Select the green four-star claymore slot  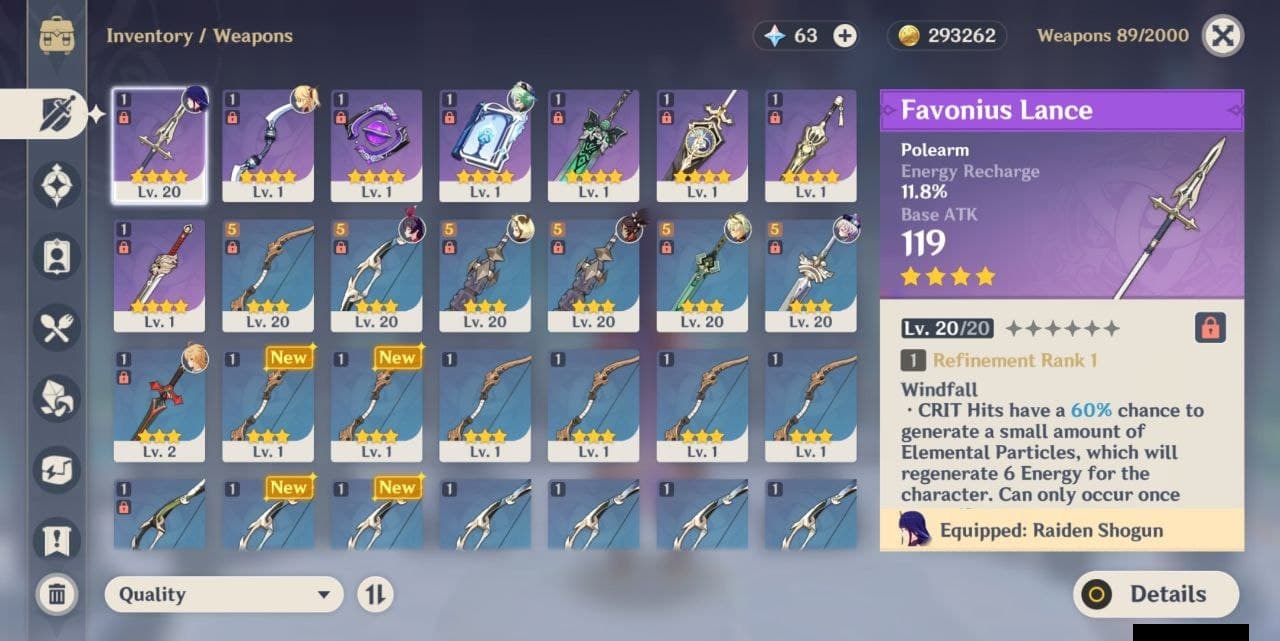(x=593, y=145)
